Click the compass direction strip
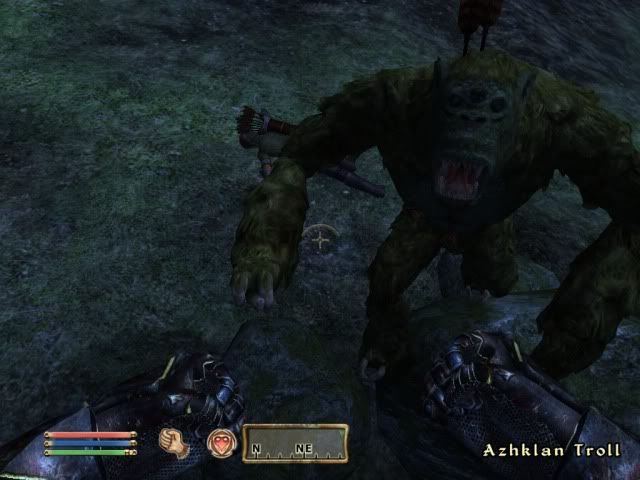This screenshot has height=480, width=640. click(295, 443)
